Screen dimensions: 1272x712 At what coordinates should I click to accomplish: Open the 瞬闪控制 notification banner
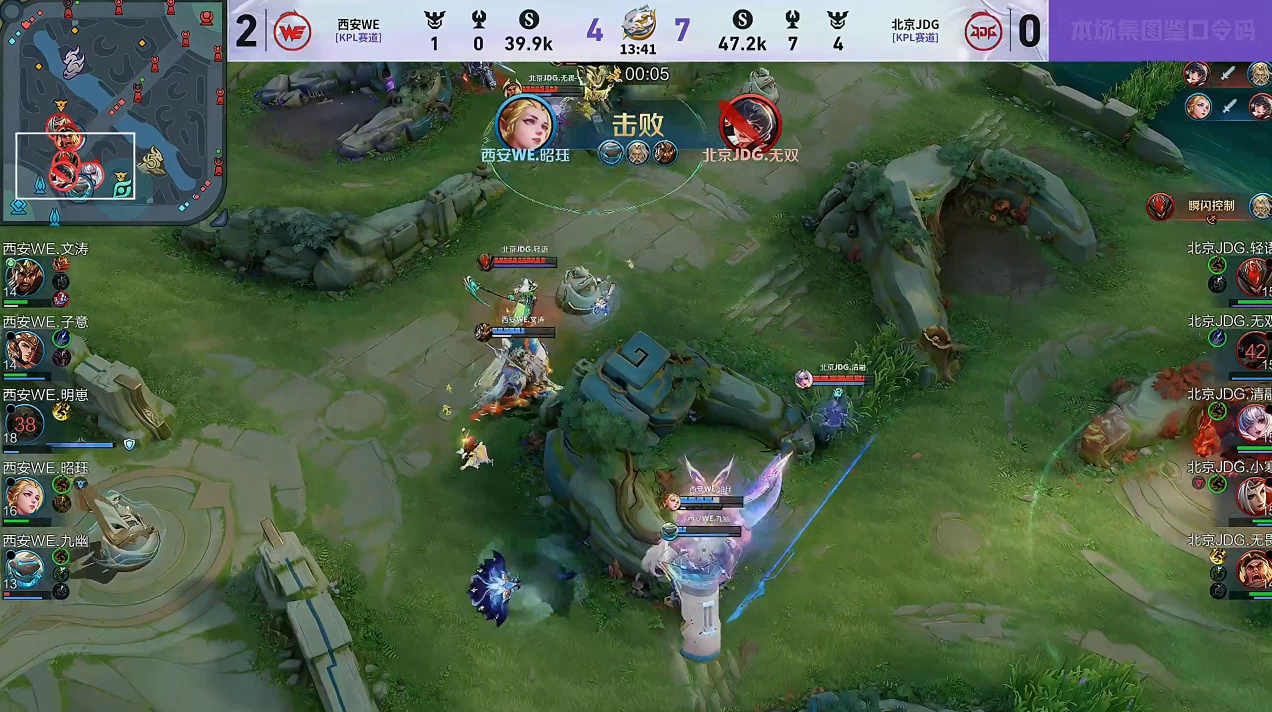click(1201, 206)
